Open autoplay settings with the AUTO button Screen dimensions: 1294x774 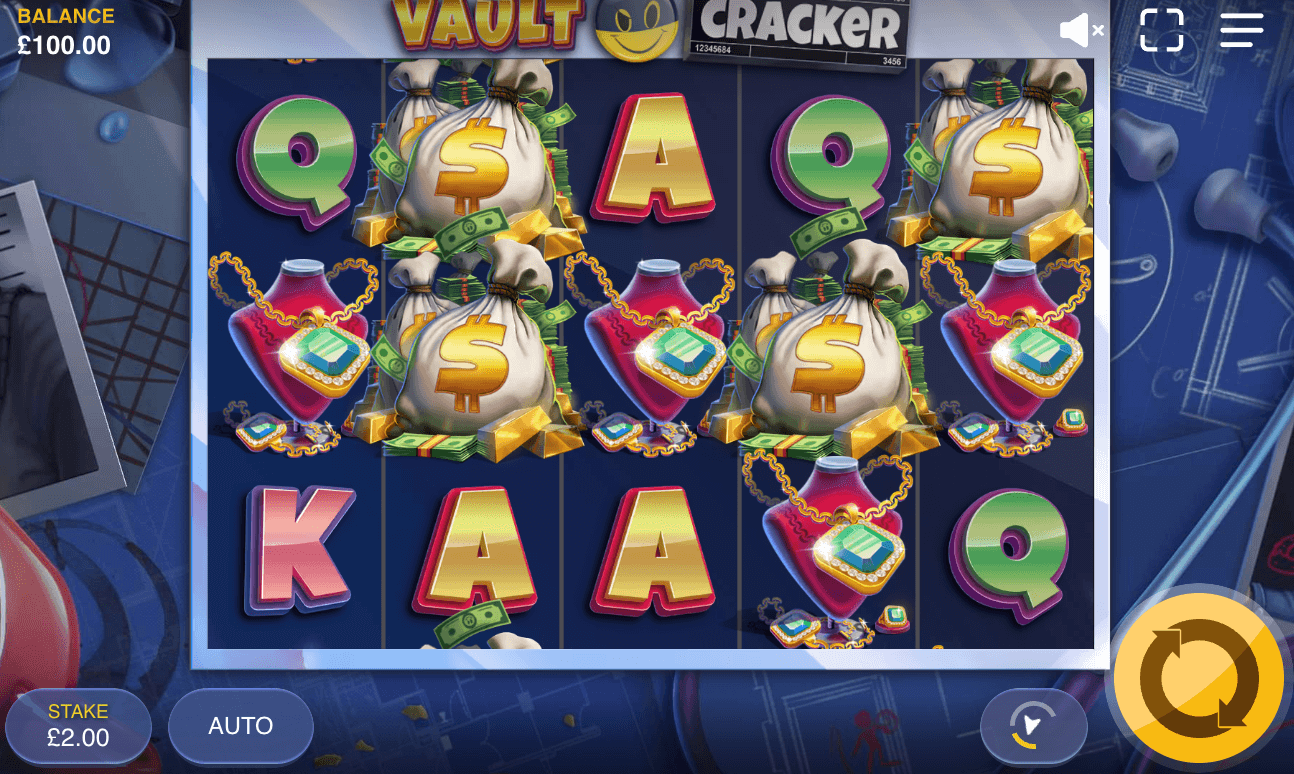click(240, 727)
